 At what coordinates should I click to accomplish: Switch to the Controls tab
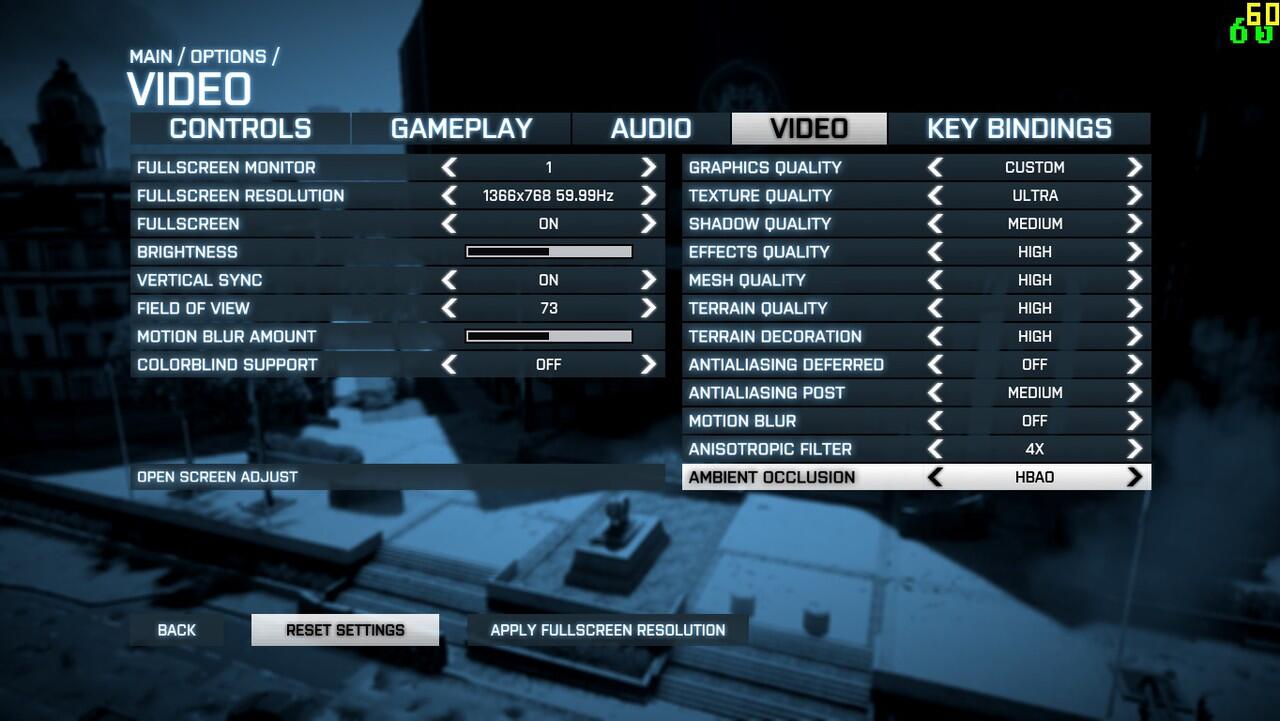click(240, 129)
